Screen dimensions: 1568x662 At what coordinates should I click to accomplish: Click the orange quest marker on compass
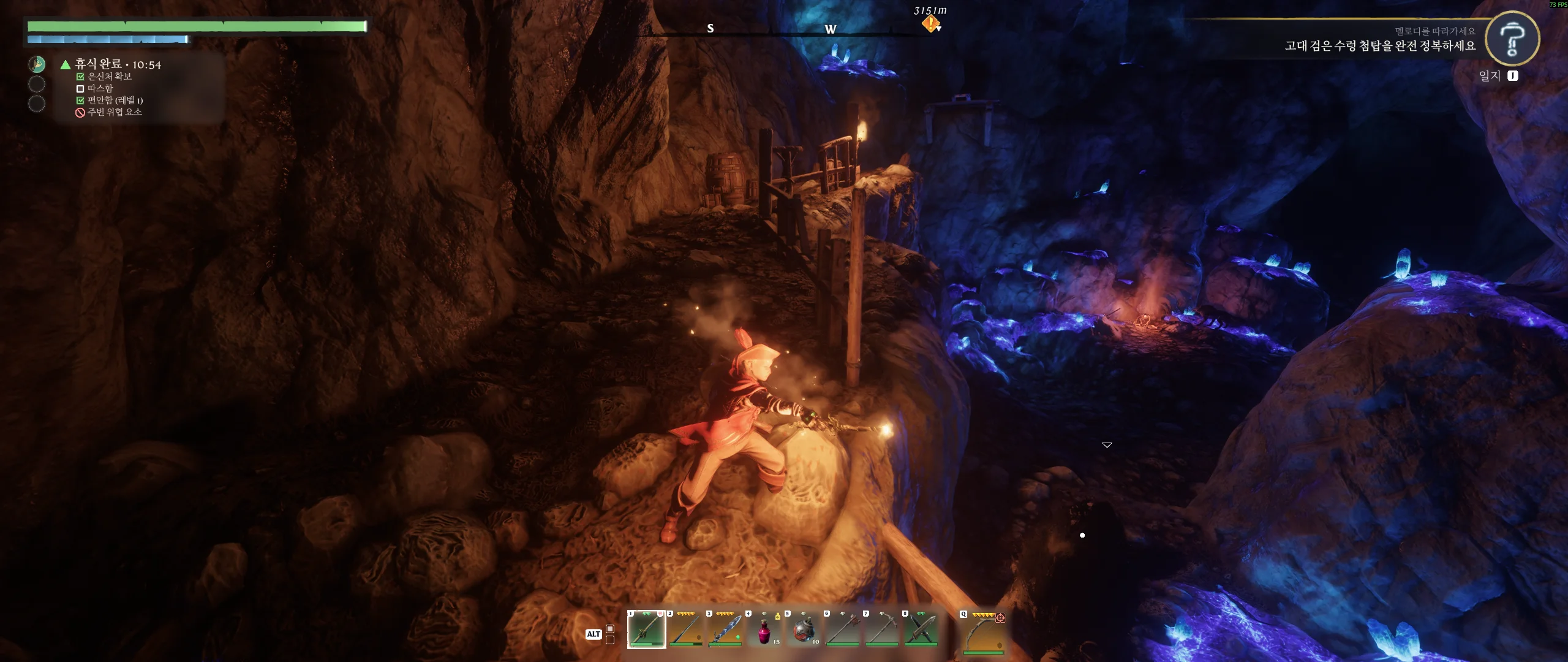click(x=930, y=24)
